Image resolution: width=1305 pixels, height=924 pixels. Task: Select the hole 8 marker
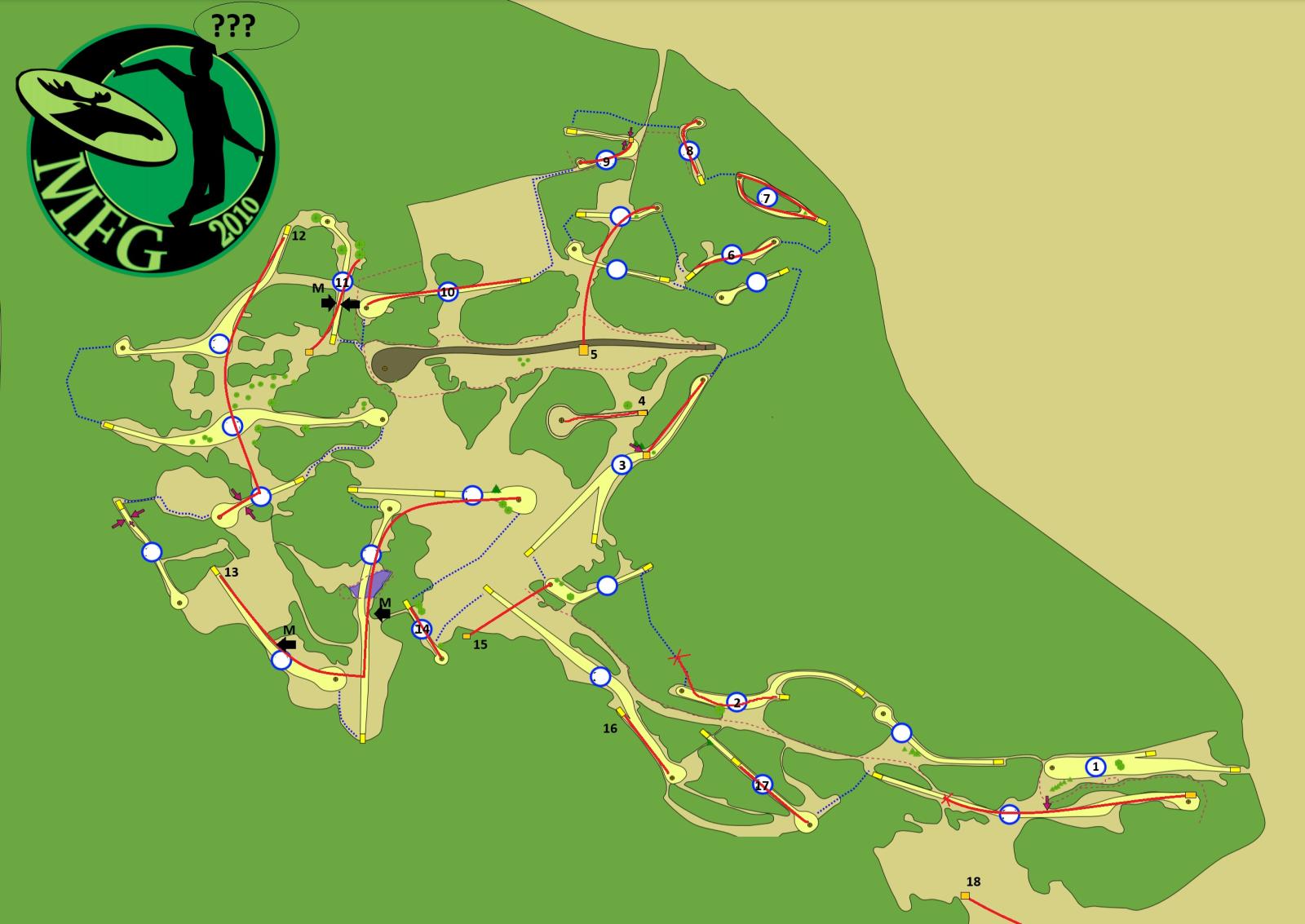point(689,151)
